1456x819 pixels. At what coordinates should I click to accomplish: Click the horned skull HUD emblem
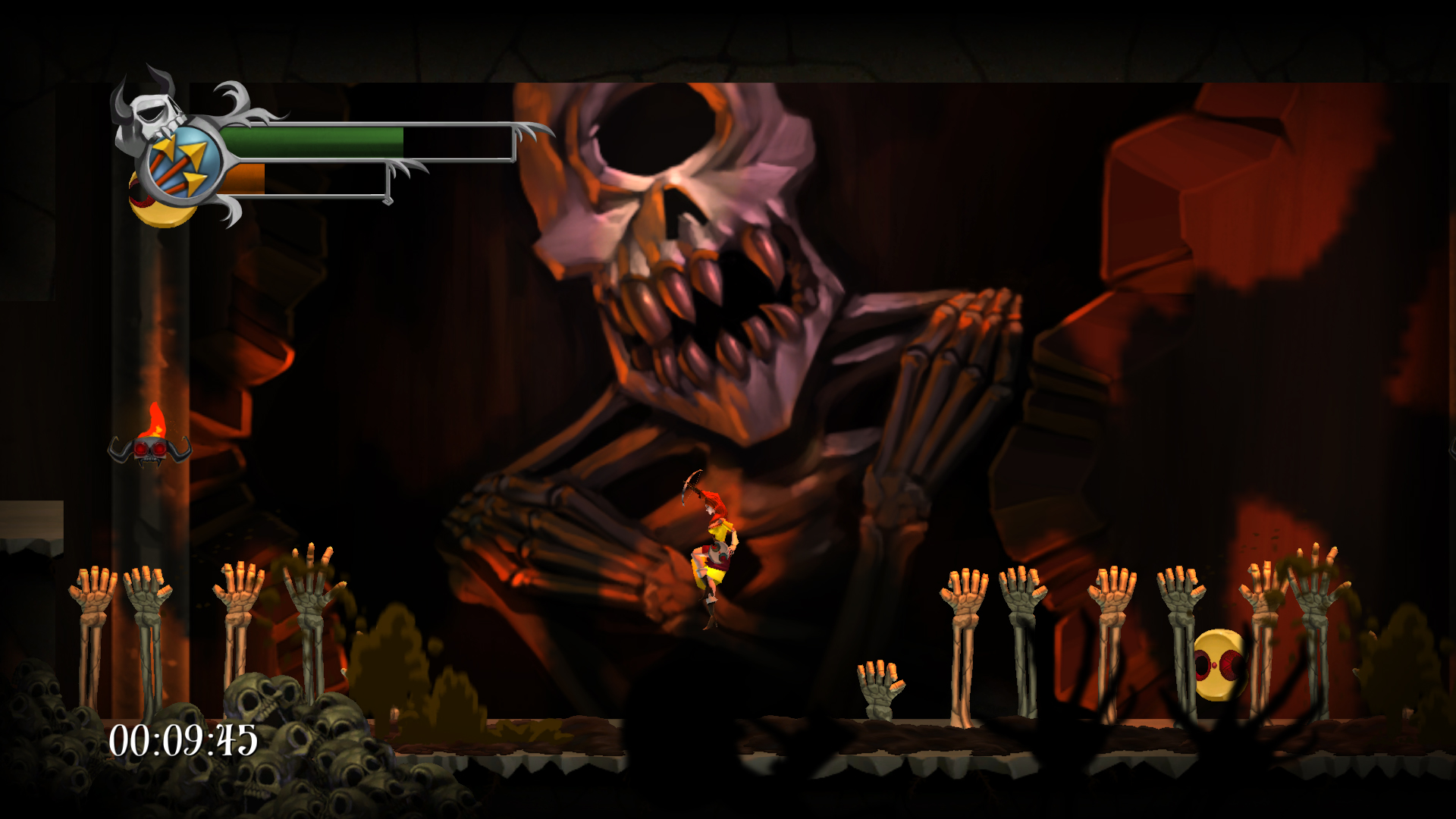click(149, 111)
